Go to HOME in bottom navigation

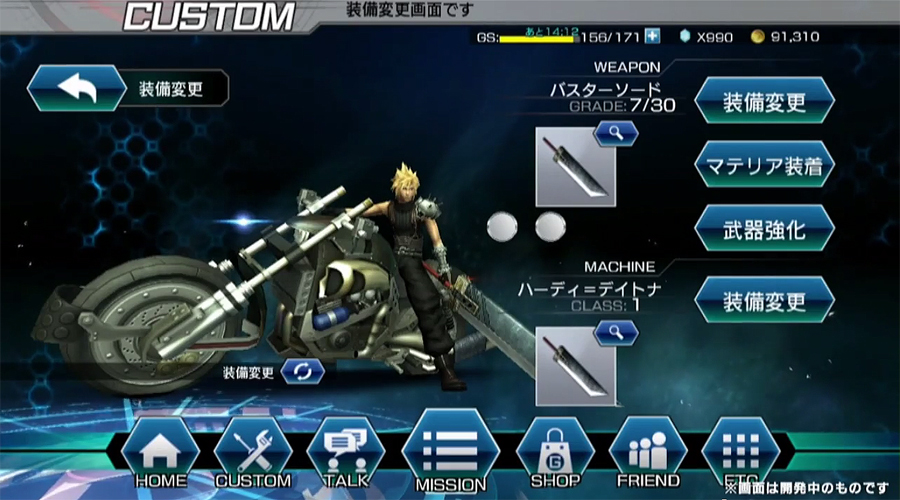tap(160, 452)
